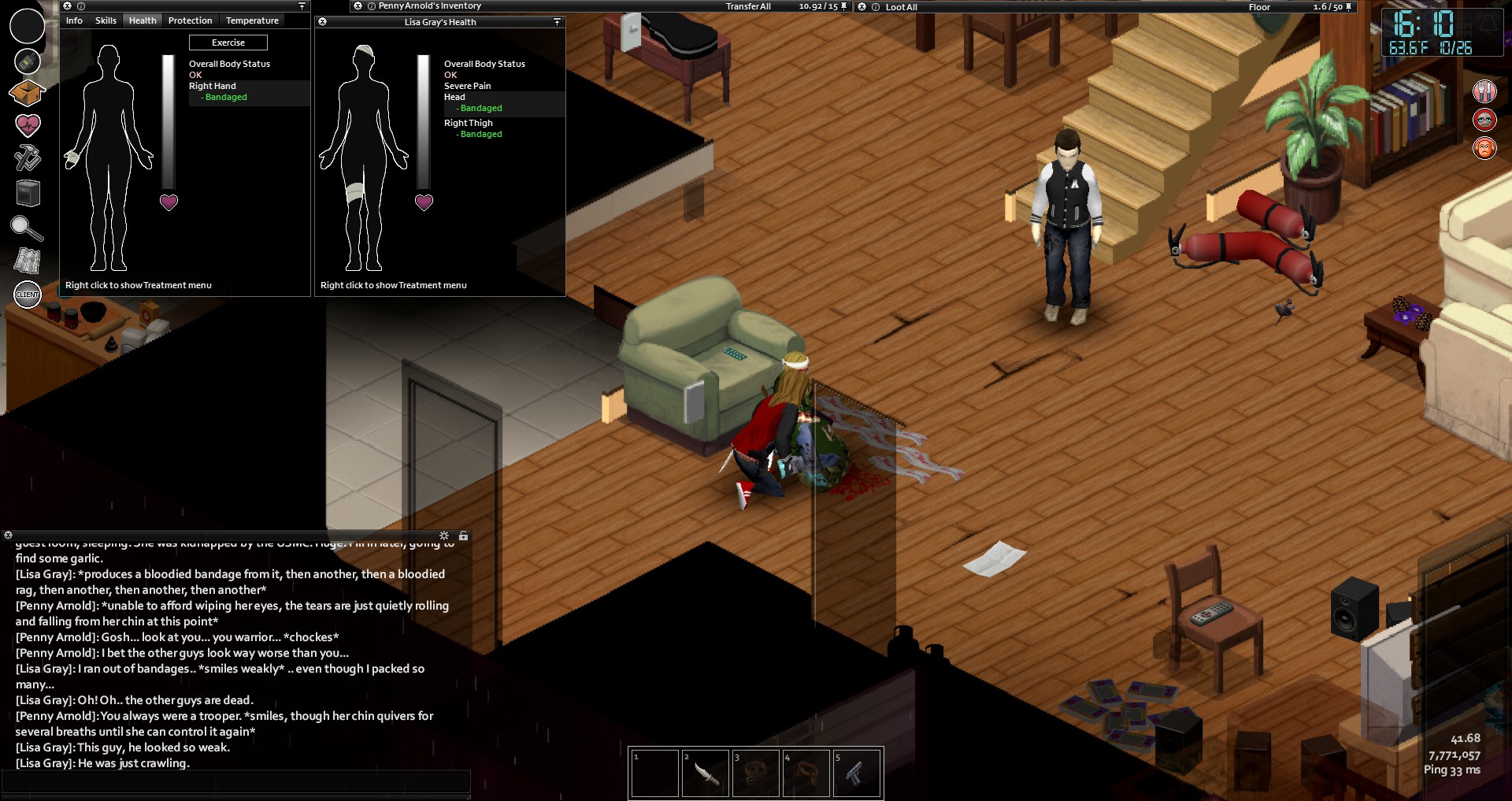Image resolution: width=1512 pixels, height=801 pixels.
Task: Activate the magnifying glass search icon
Action: pyautogui.click(x=27, y=228)
